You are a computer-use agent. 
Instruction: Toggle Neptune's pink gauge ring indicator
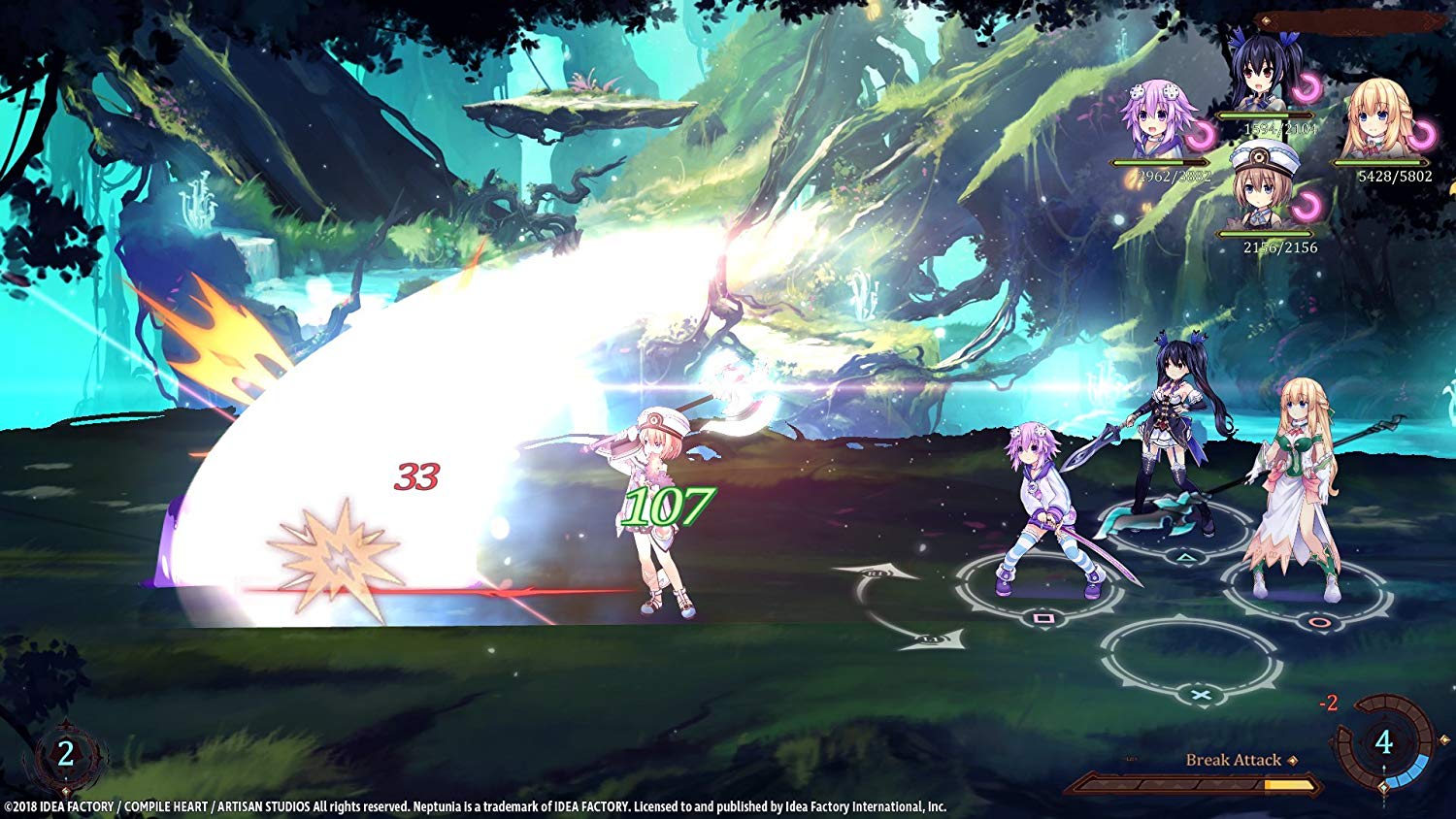(1202, 135)
